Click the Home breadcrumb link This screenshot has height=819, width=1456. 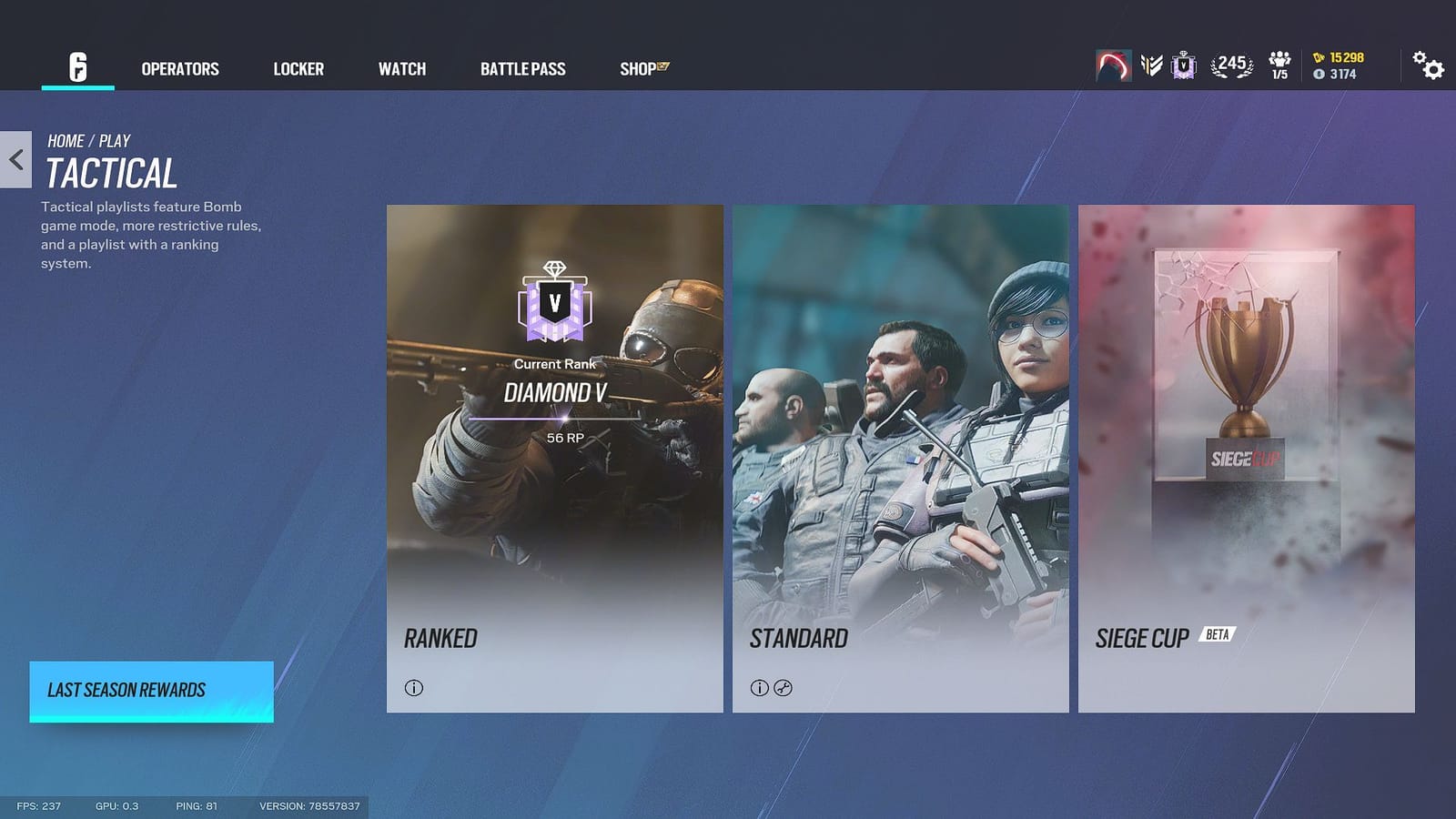tap(65, 140)
